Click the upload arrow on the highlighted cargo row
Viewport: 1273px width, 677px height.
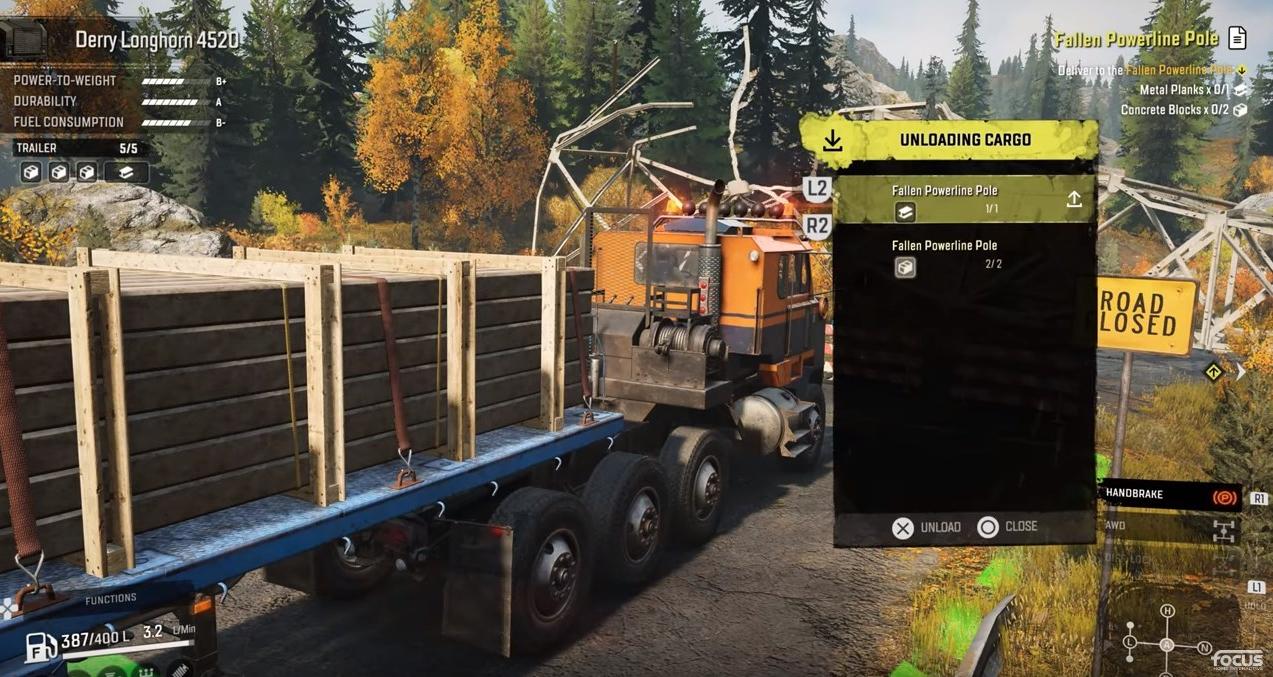point(1074,199)
